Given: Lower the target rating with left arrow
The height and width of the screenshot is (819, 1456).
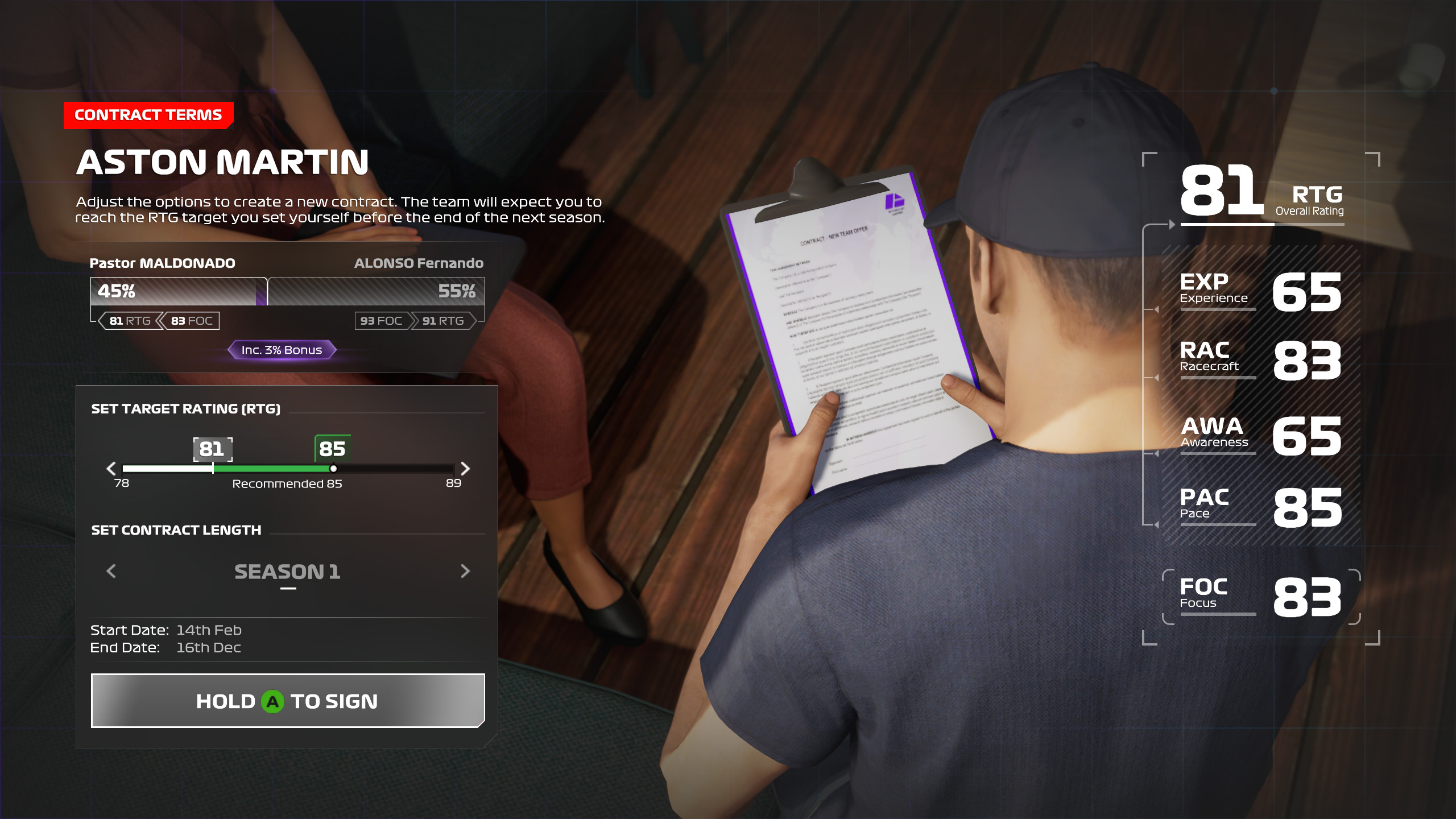Looking at the screenshot, I should coord(111,469).
